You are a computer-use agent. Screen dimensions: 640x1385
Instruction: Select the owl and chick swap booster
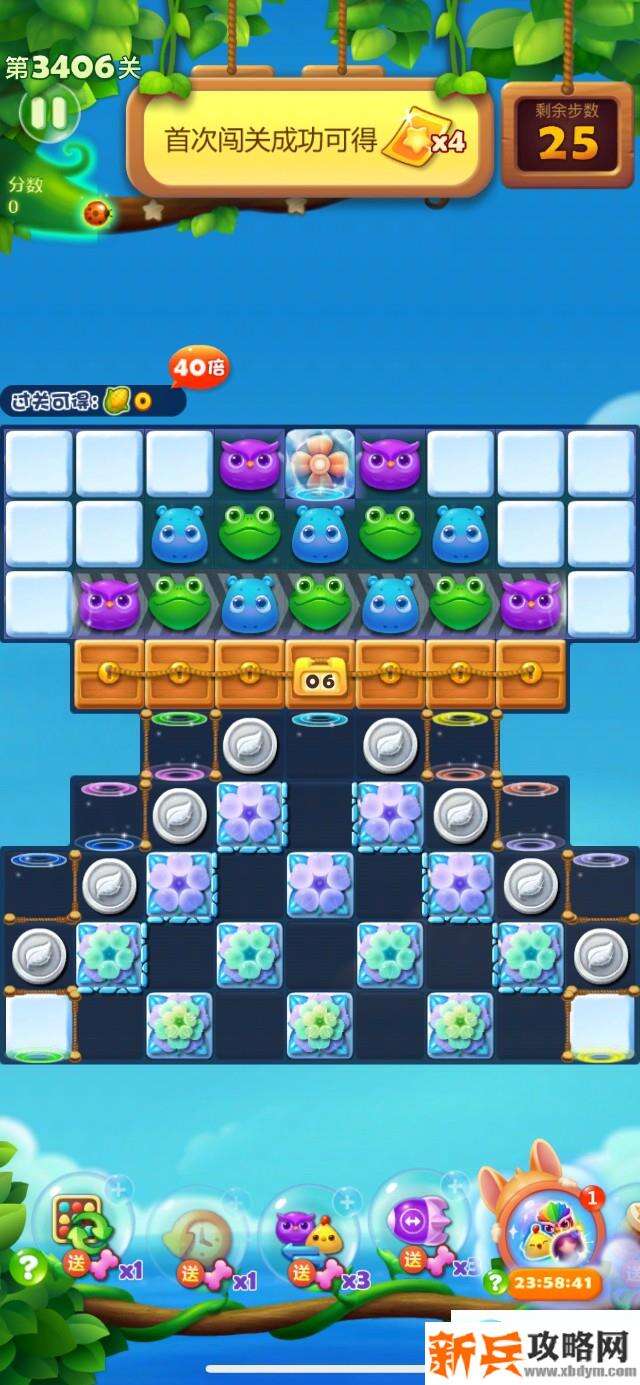pyautogui.click(x=308, y=1232)
